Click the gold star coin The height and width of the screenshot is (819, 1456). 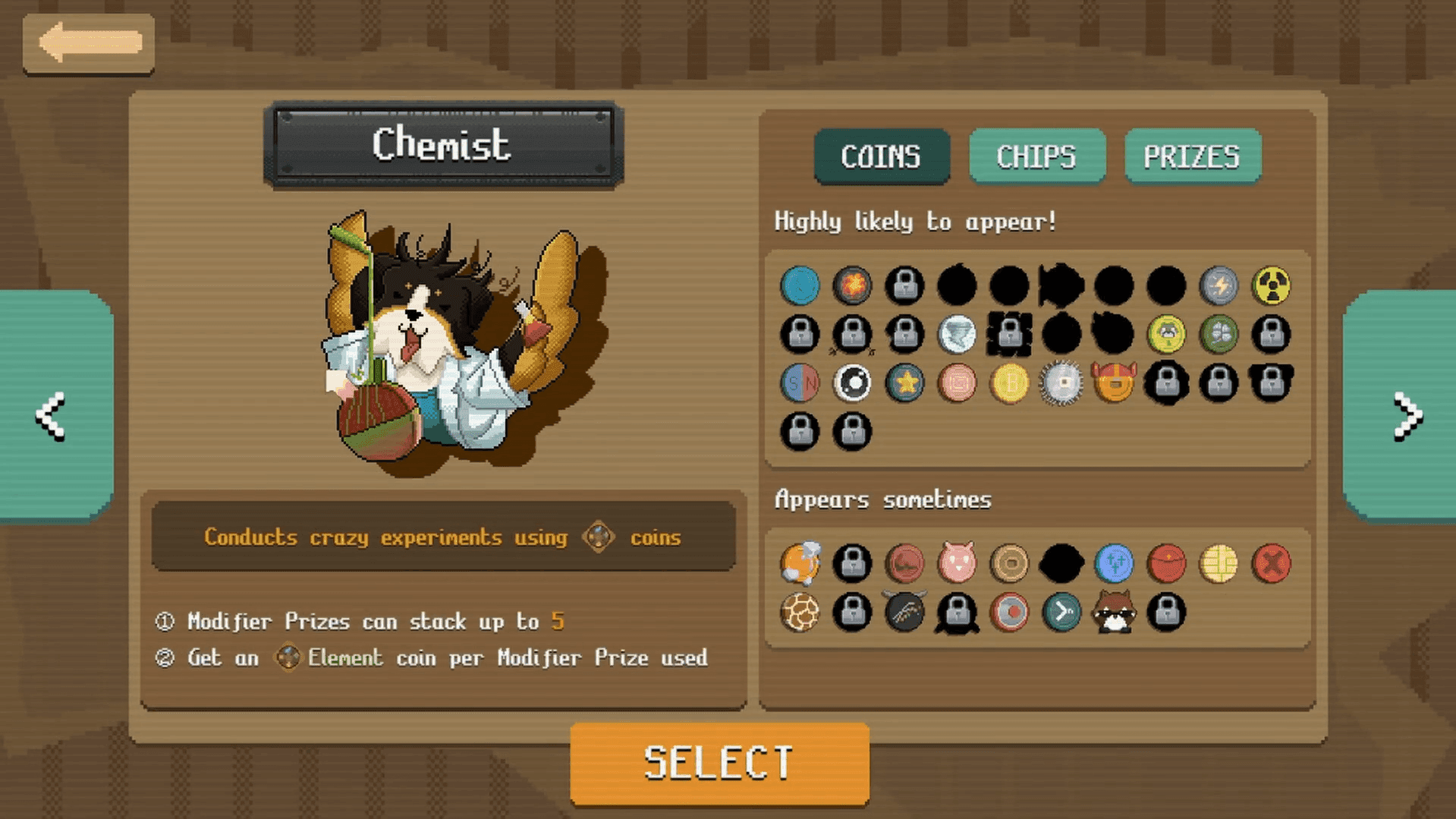pos(904,383)
